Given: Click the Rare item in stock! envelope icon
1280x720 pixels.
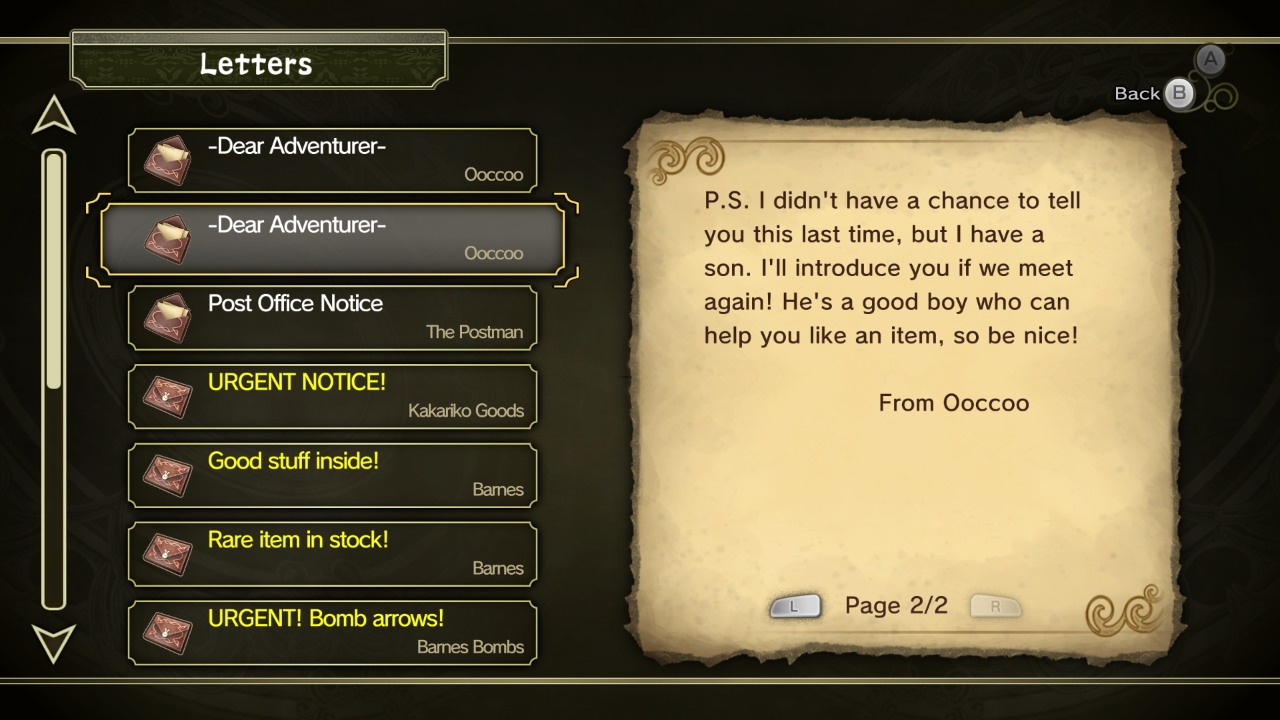Looking at the screenshot, I should (x=166, y=554).
